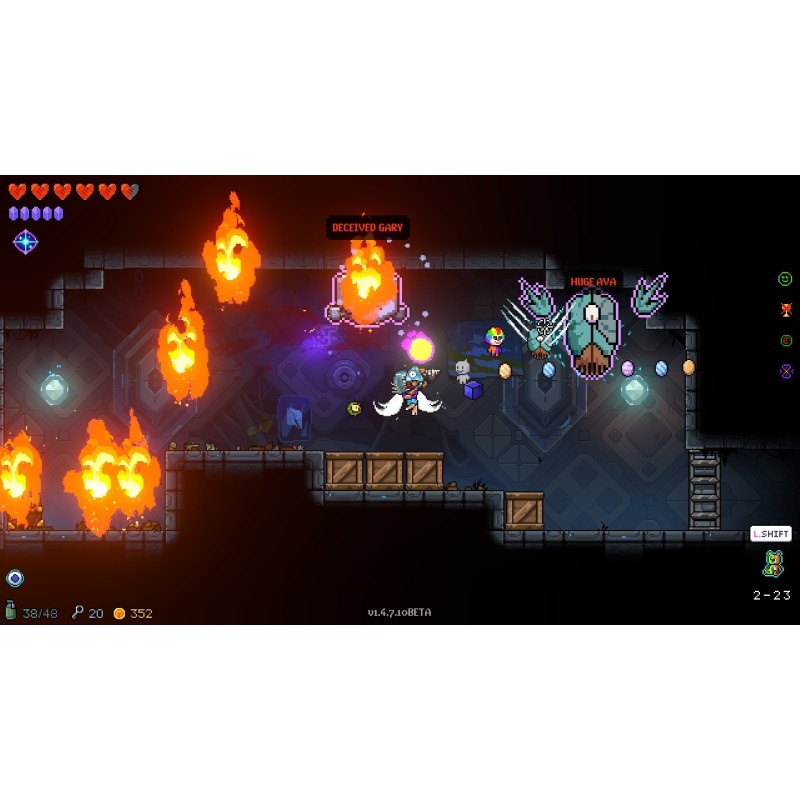Select the red goblet status icon
The height and width of the screenshot is (800, 800).
click(785, 310)
